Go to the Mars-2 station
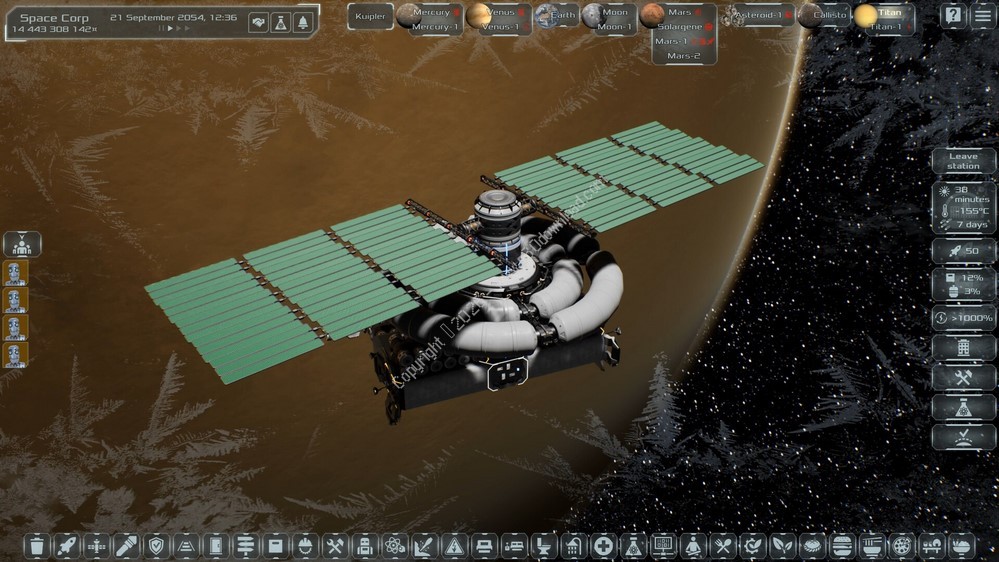 pyautogui.click(x=684, y=56)
